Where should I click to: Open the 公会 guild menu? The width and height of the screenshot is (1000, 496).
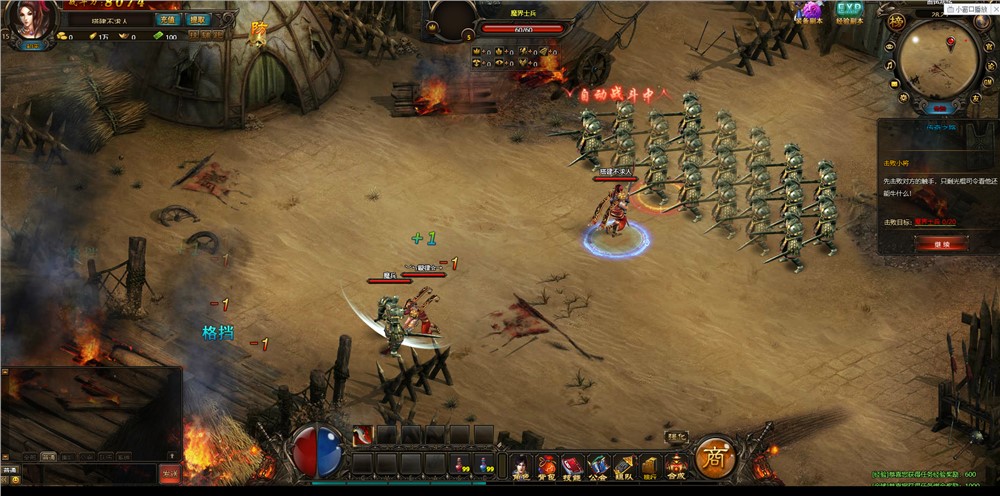pyautogui.click(x=598, y=466)
